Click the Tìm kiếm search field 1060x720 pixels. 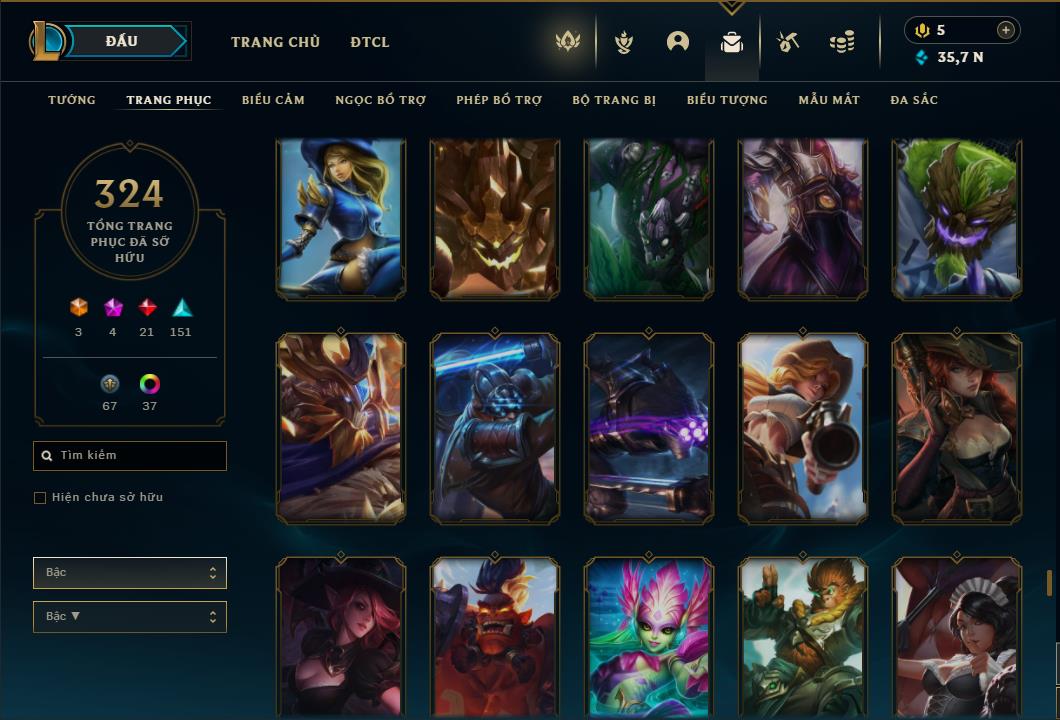click(130, 456)
